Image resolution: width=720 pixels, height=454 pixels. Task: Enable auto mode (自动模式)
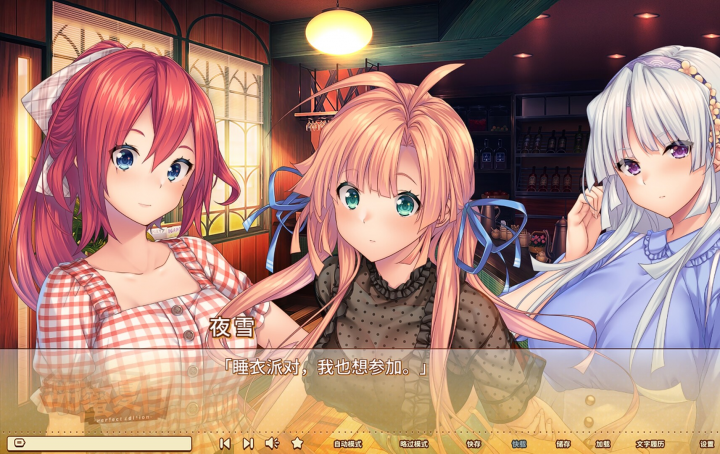(x=347, y=443)
